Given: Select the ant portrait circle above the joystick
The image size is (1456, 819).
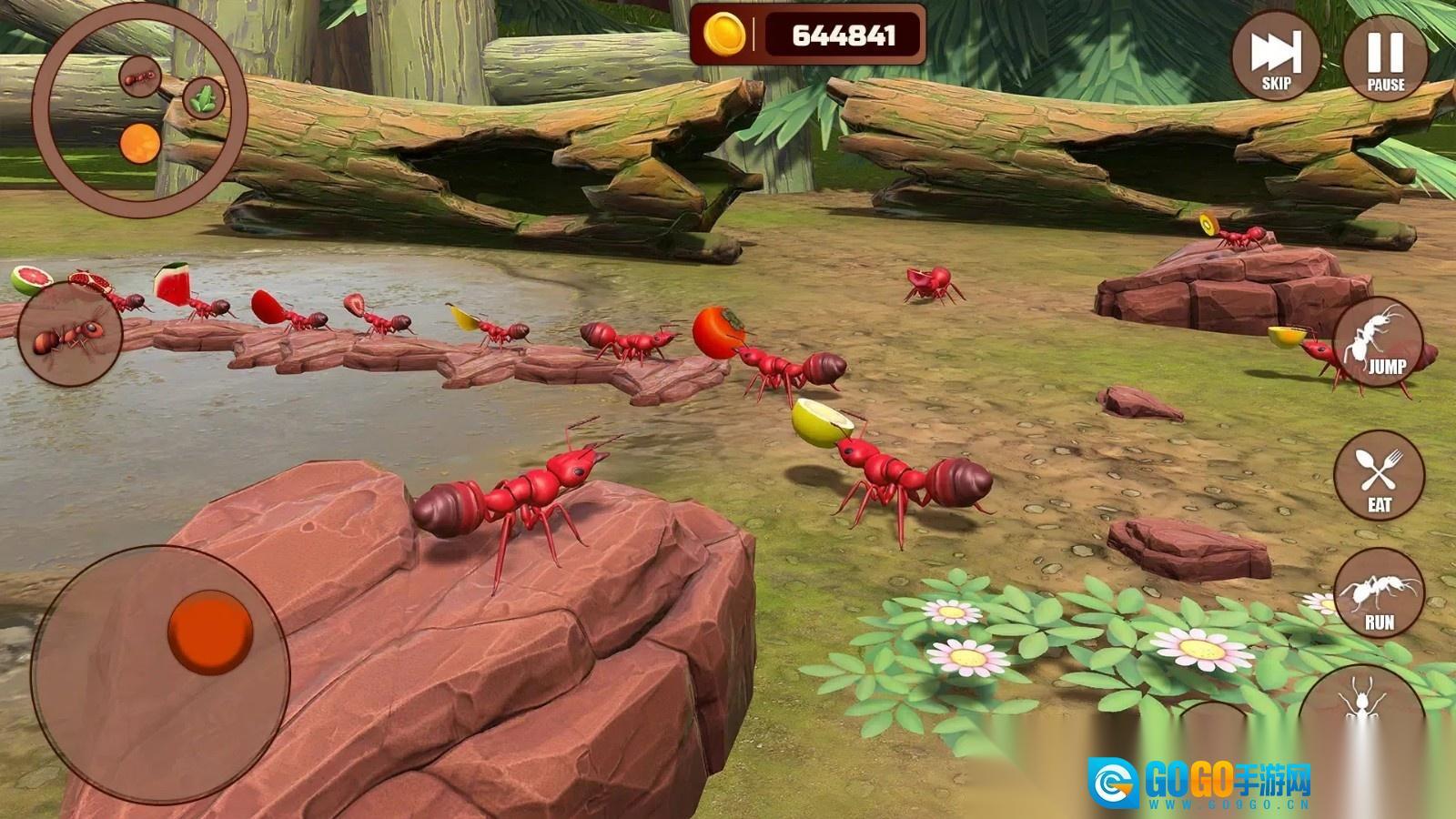Looking at the screenshot, I should coord(70,334).
